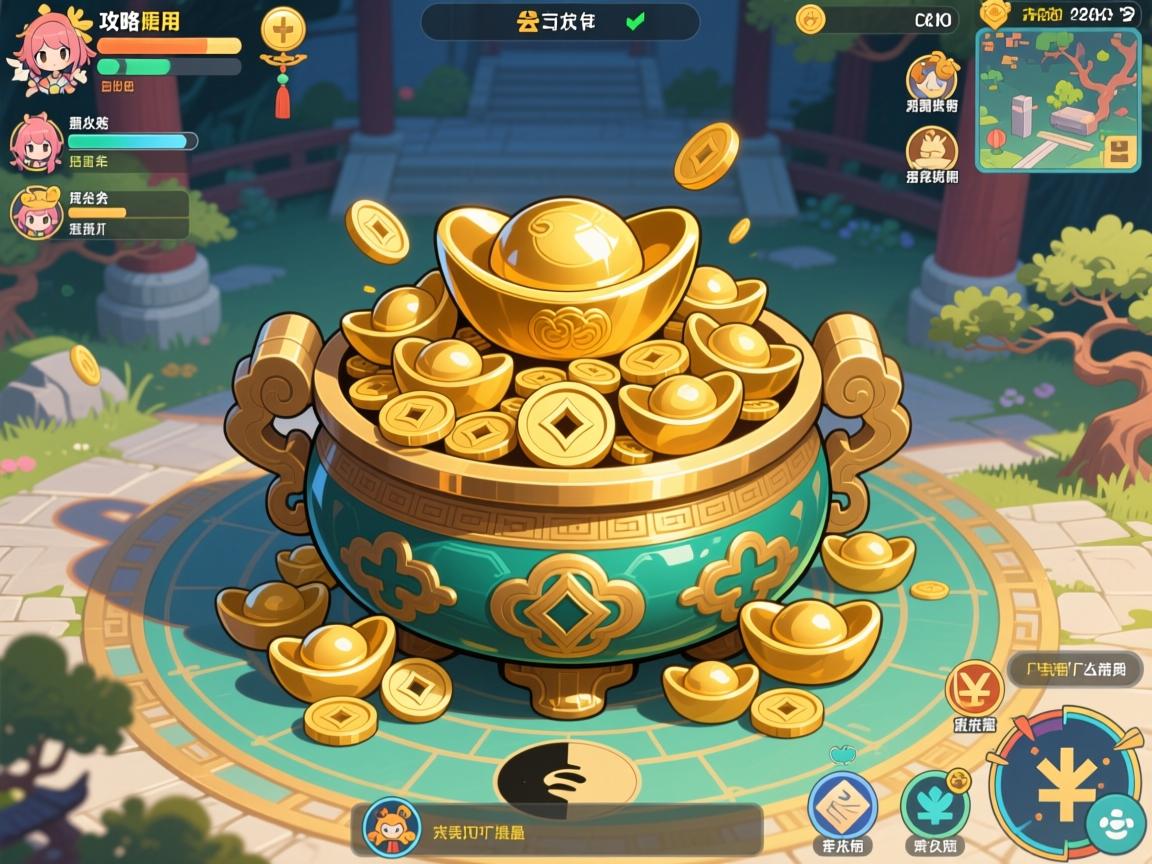Screen dimensions: 1152x864
Task: Open the chat bar with monkey avatar
Action: [x=556, y=829]
